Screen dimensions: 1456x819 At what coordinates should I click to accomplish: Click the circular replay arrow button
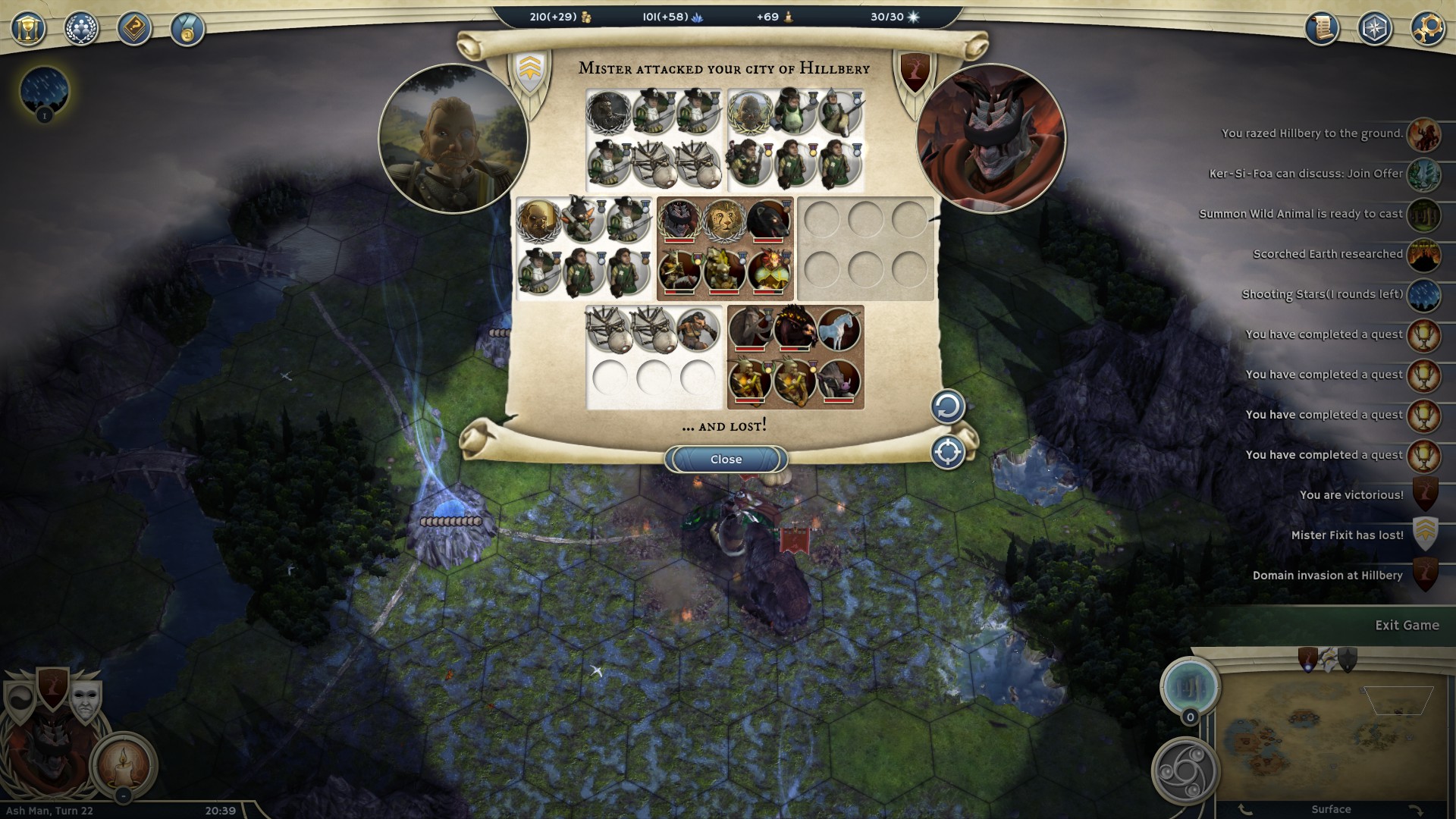tap(947, 407)
